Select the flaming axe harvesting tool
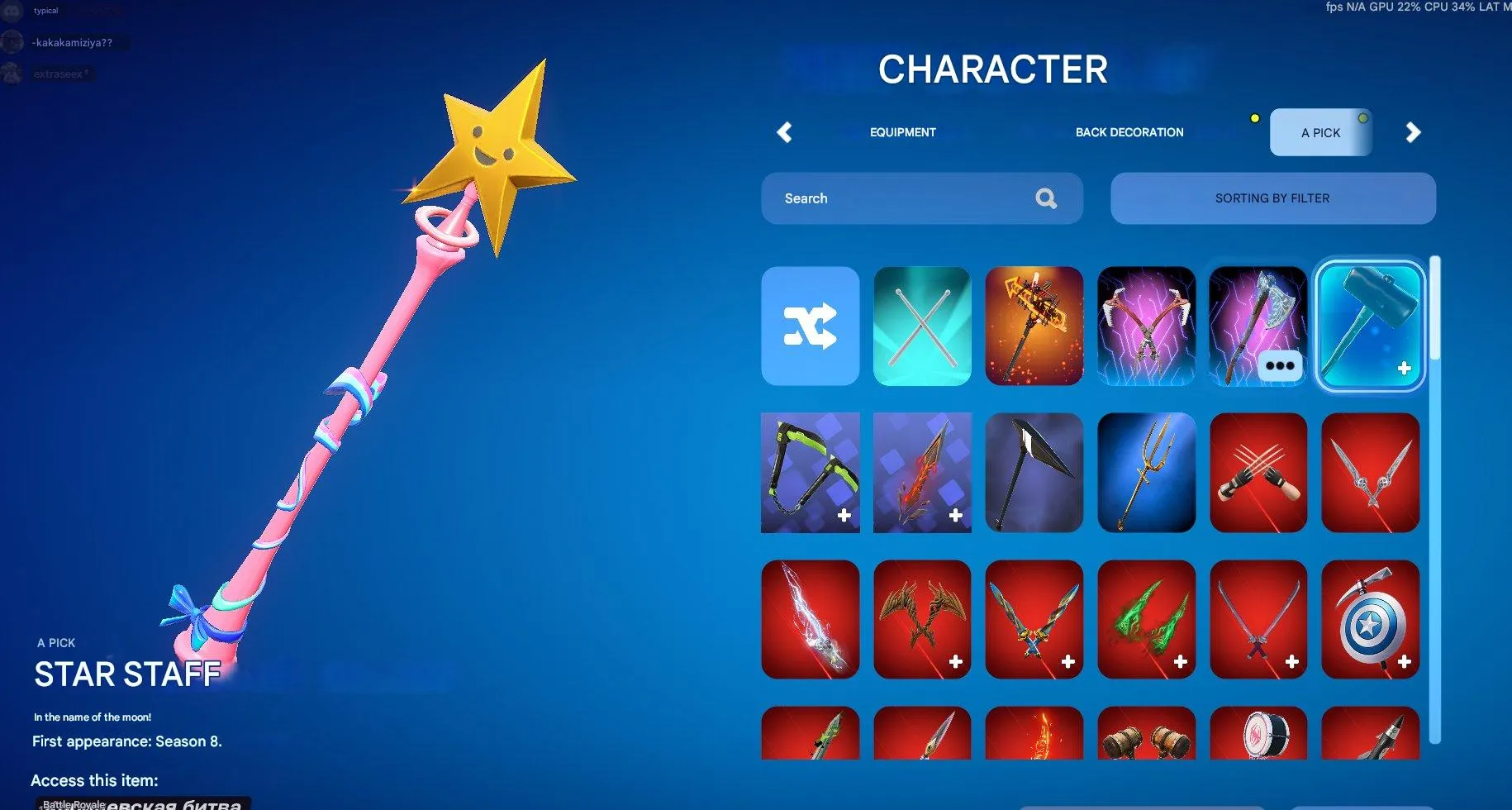 pyautogui.click(x=1034, y=326)
